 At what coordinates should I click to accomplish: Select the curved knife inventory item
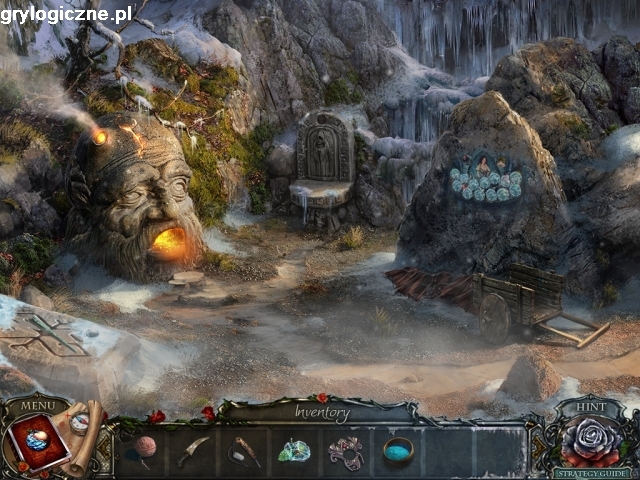(194, 450)
